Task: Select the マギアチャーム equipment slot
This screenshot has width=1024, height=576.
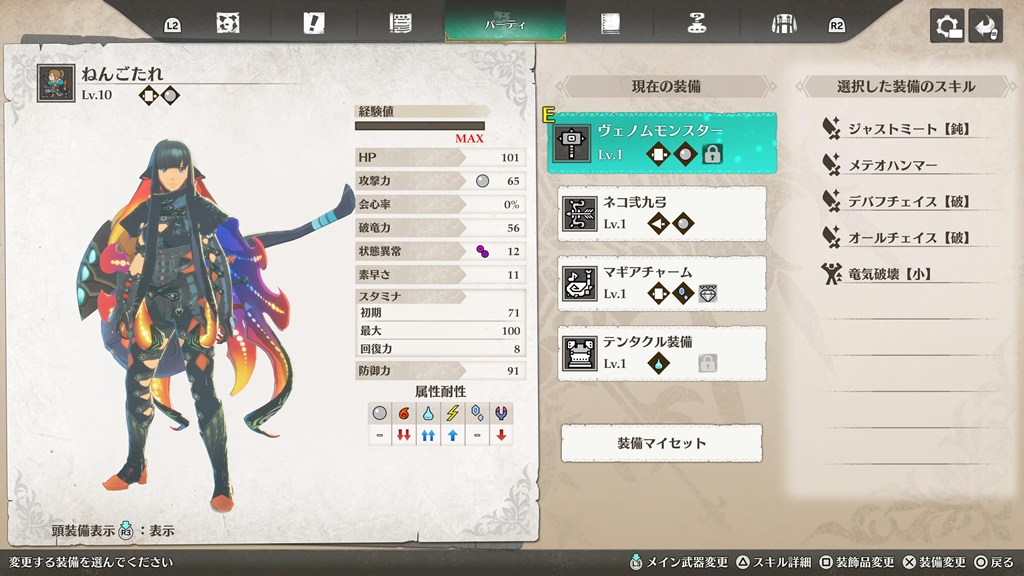Action: pos(662,283)
